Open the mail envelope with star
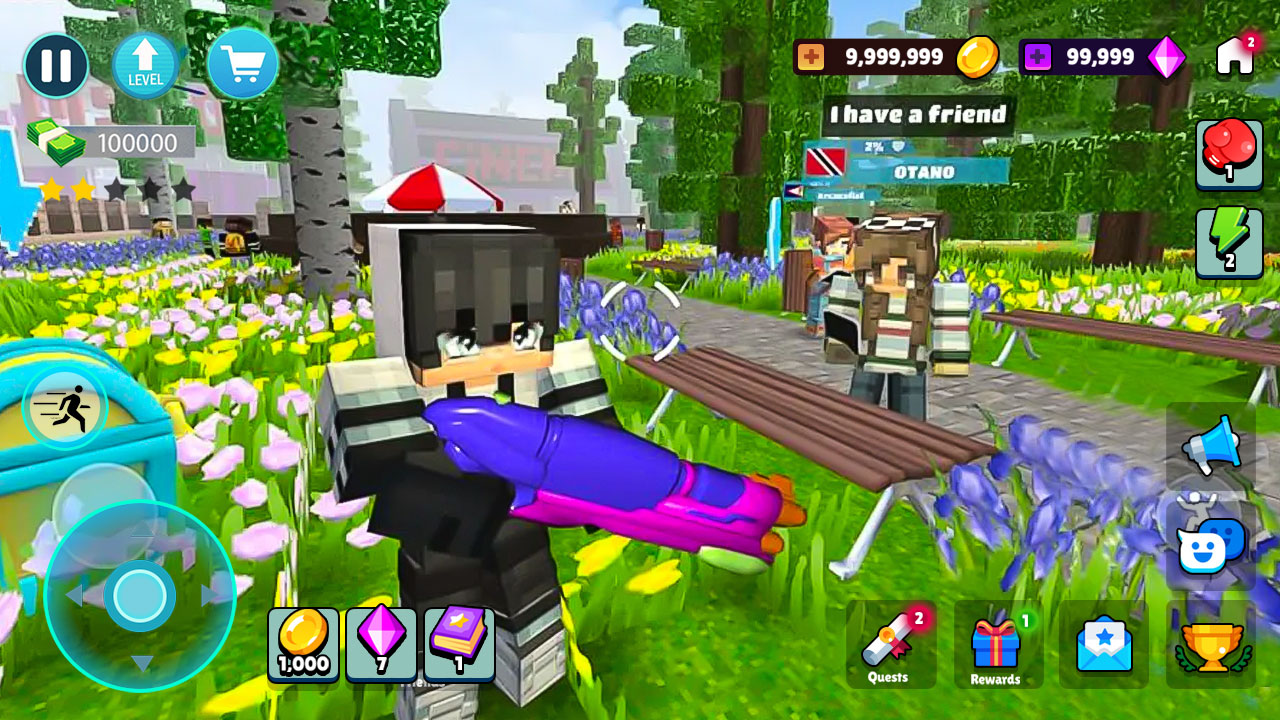This screenshot has width=1280, height=720. click(x=1105, y=645)
